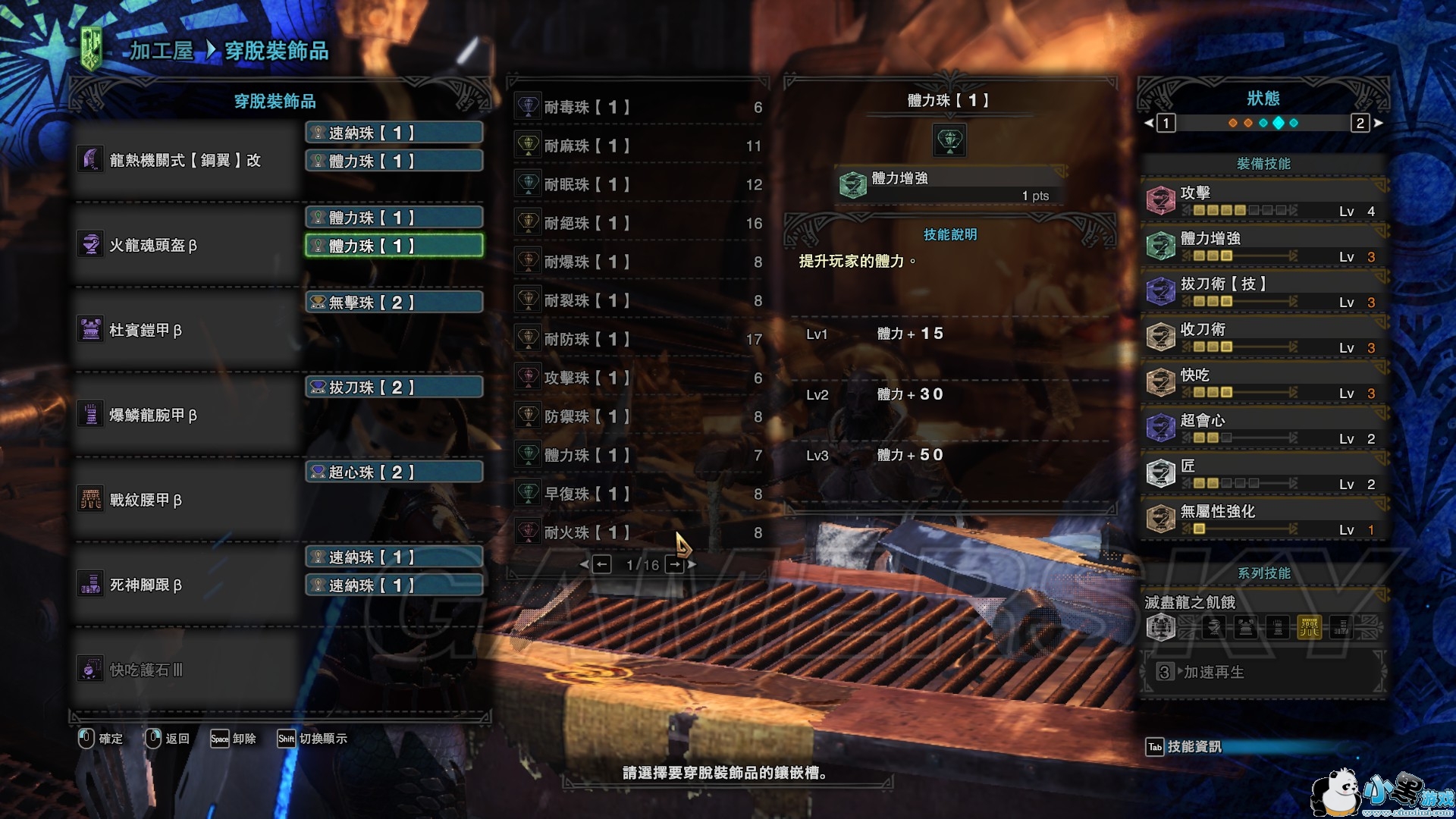Go to next decoration page arrow
This screenshot has height=819, width=1456.
point(676,565)
